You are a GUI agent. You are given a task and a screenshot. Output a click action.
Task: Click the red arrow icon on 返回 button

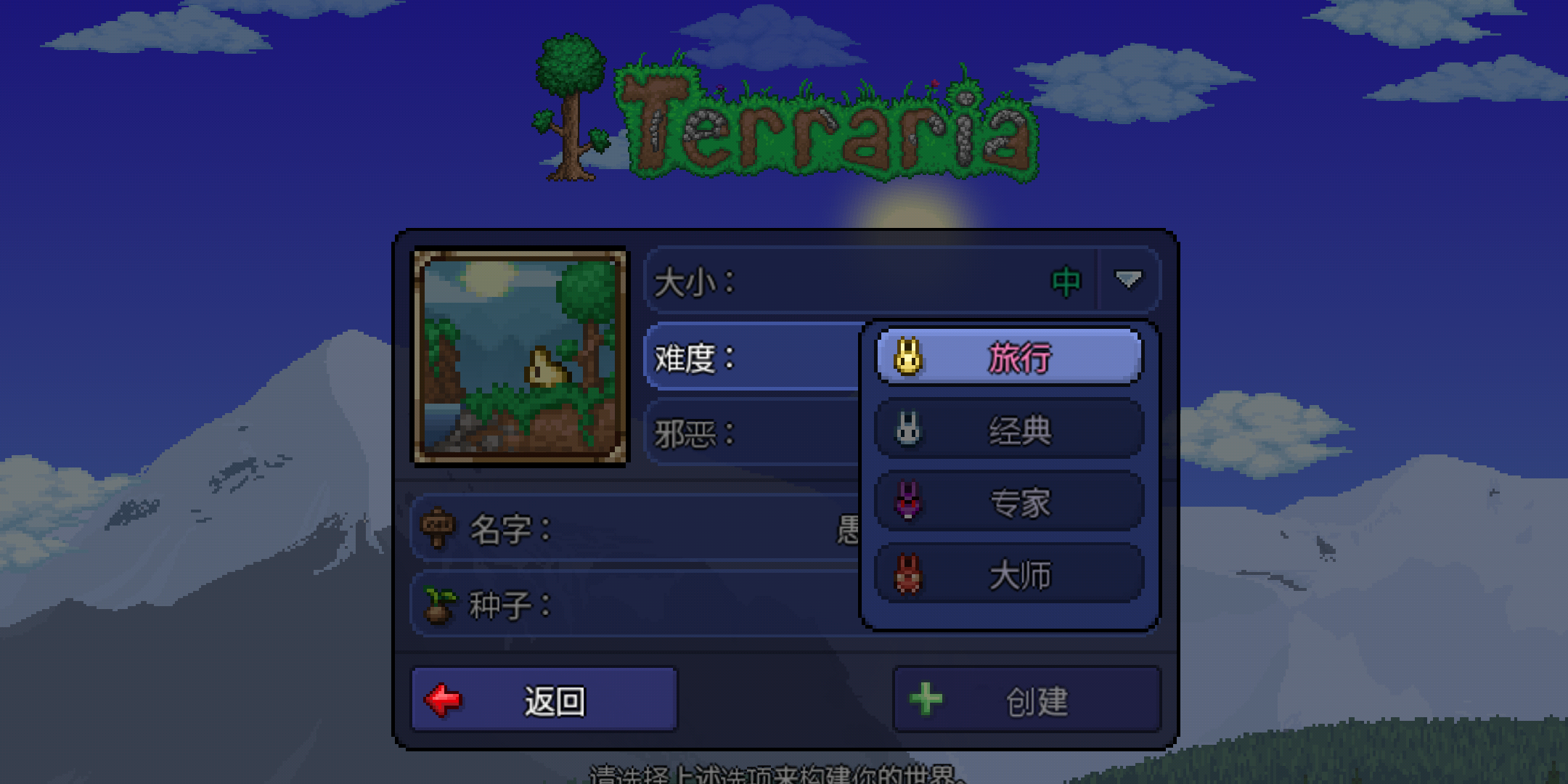(443, 698)
